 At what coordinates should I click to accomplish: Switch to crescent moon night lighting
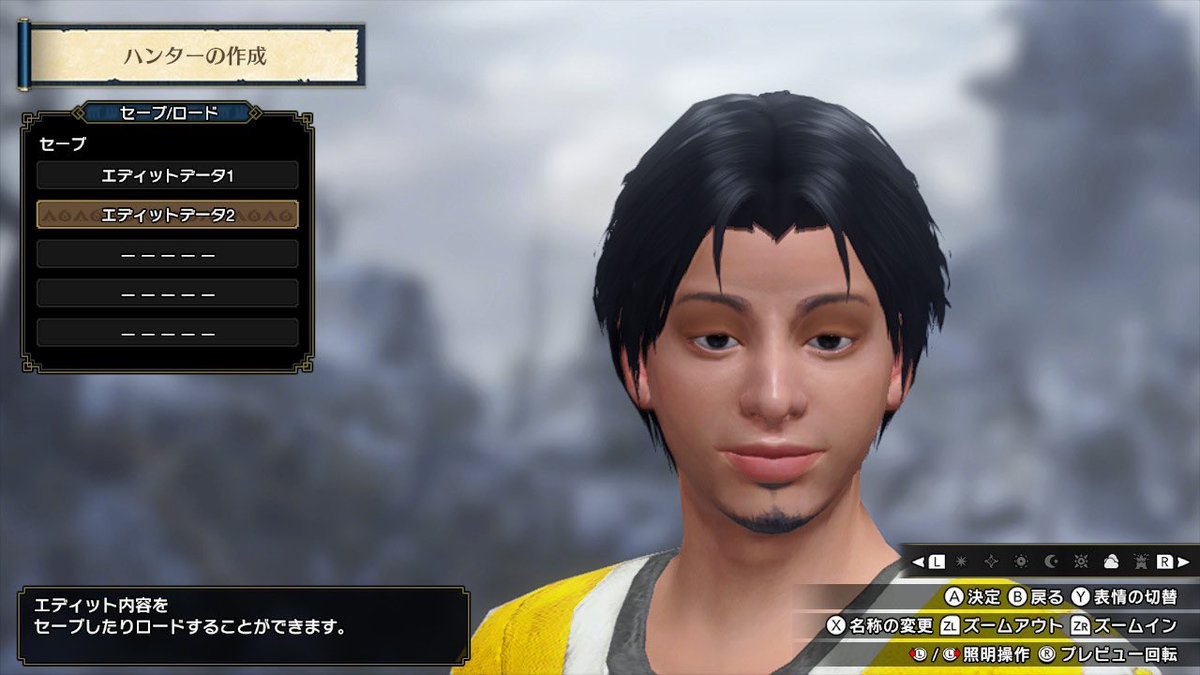(1050, 561)
